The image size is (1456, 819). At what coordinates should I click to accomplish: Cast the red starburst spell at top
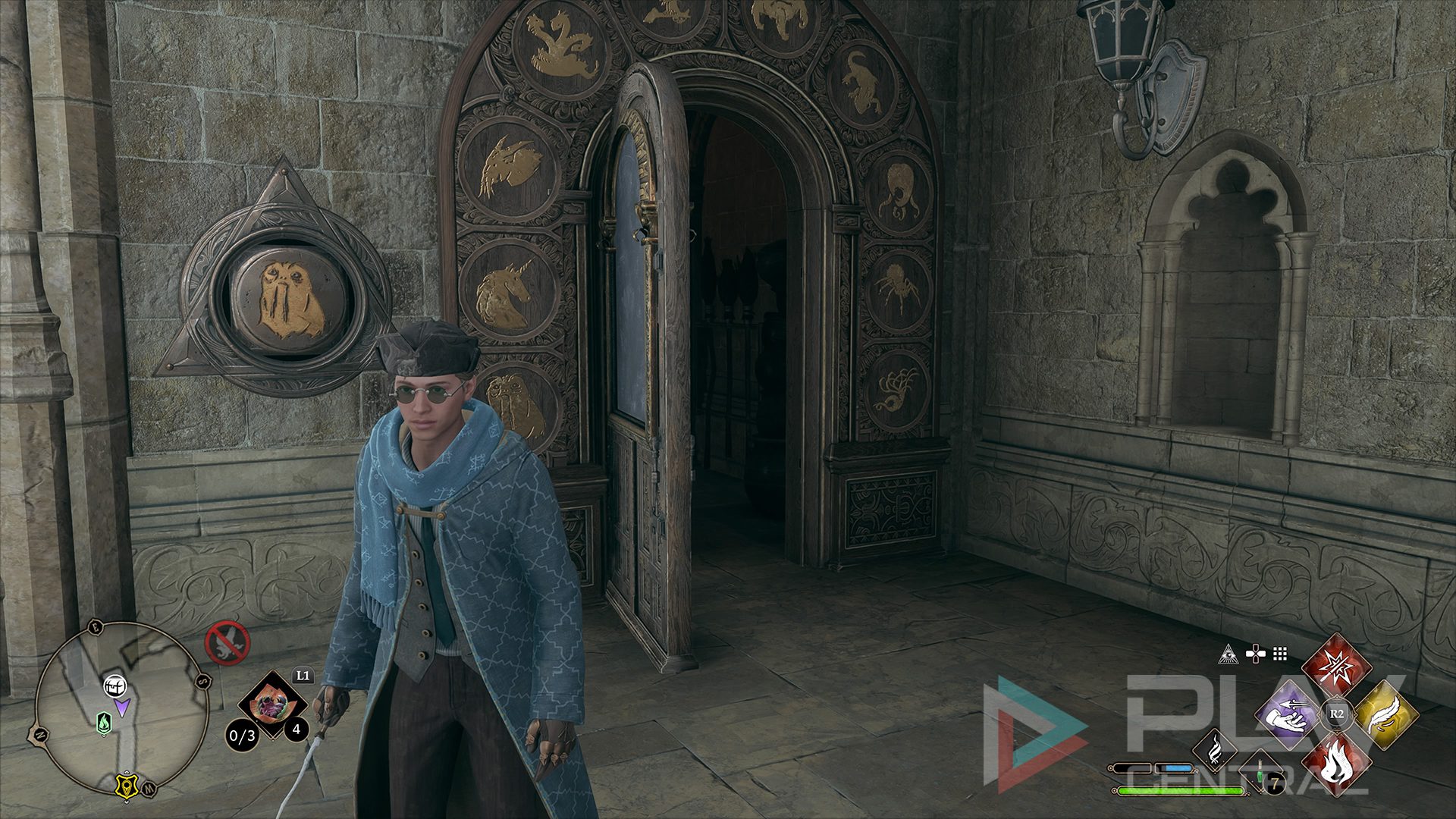pos(1336,667)
